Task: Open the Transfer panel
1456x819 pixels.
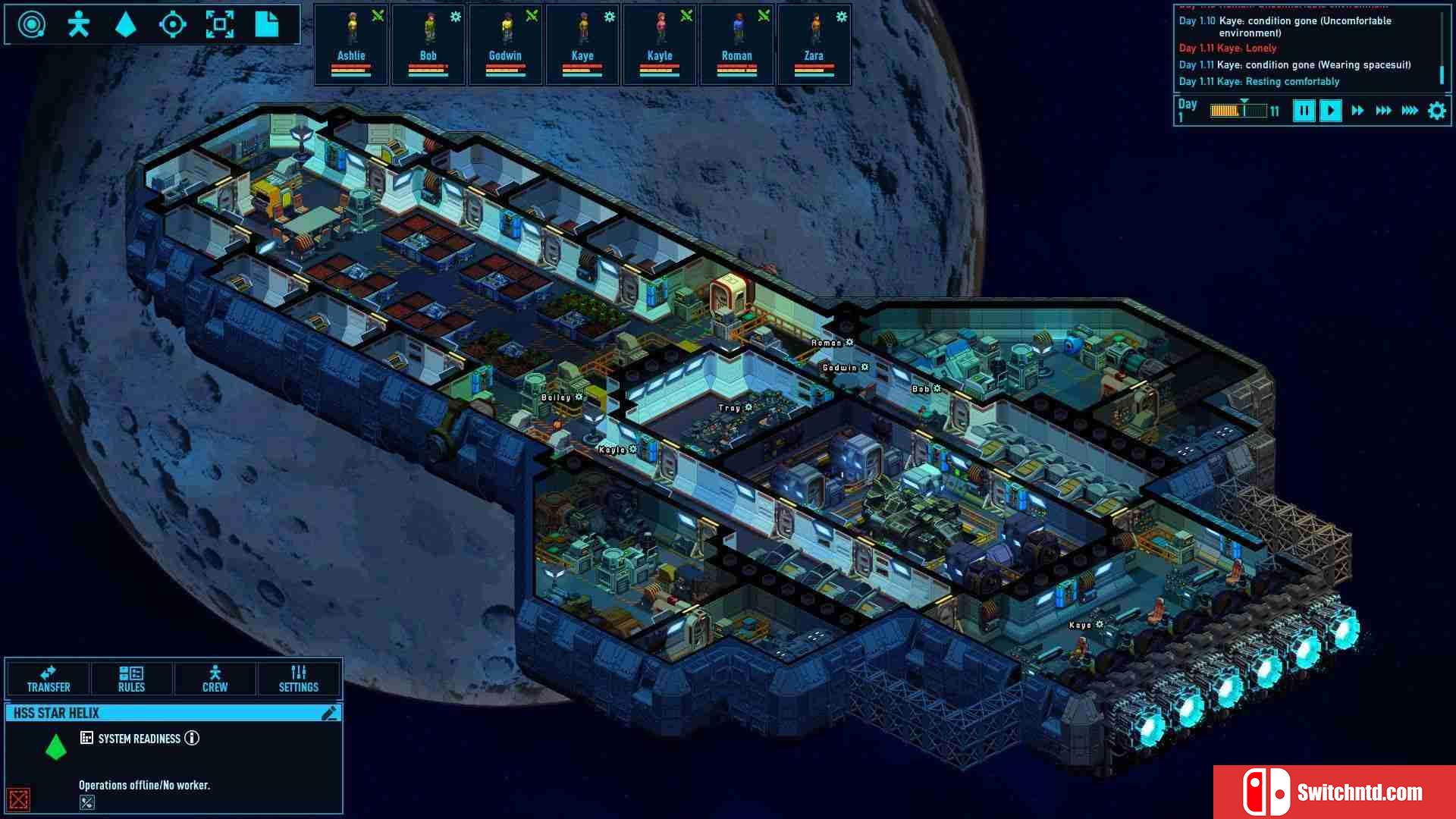Action: pyautogui.click(x=49, y=679)
